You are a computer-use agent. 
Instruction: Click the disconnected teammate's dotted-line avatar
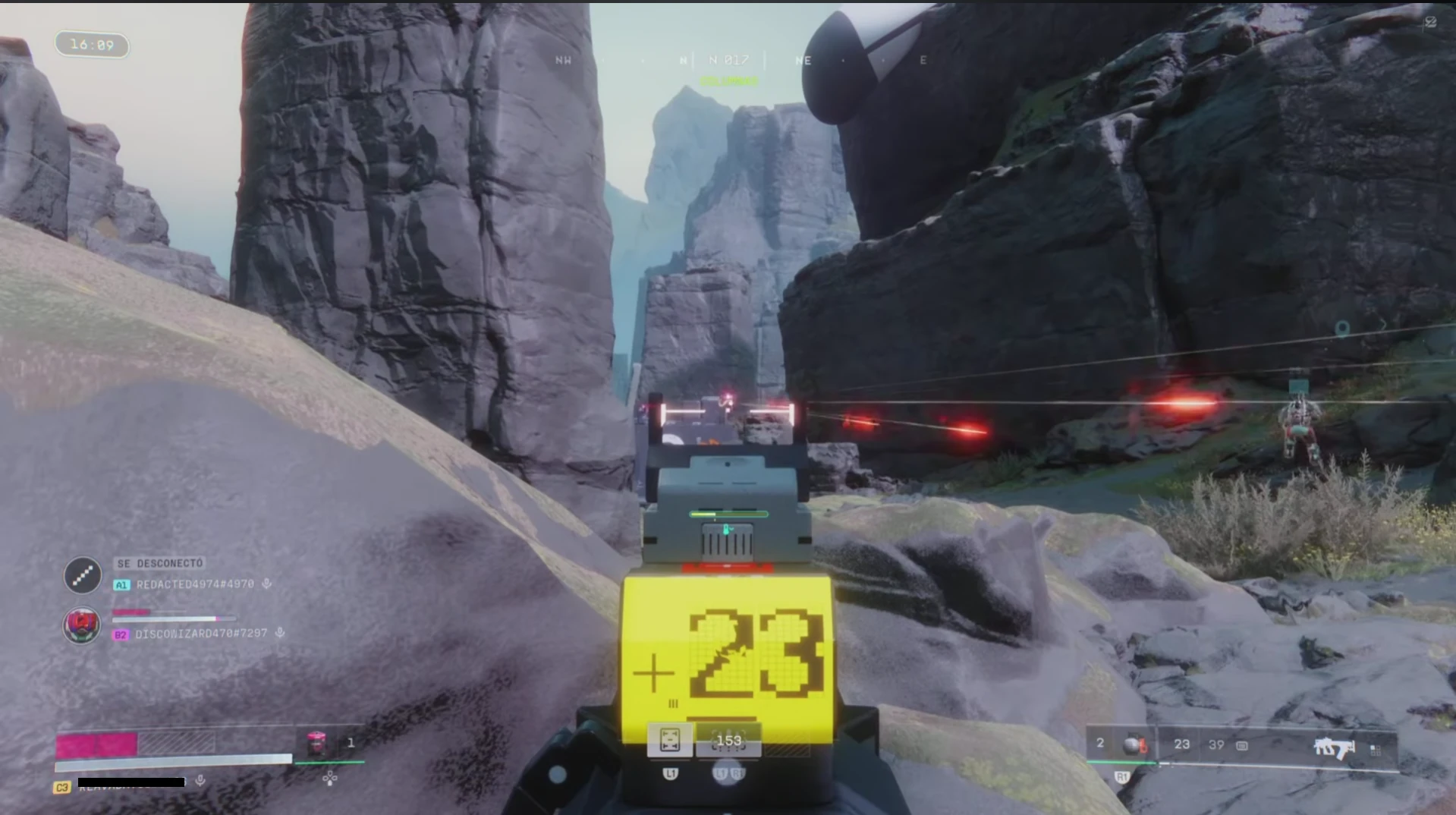(x=82, y=575)
